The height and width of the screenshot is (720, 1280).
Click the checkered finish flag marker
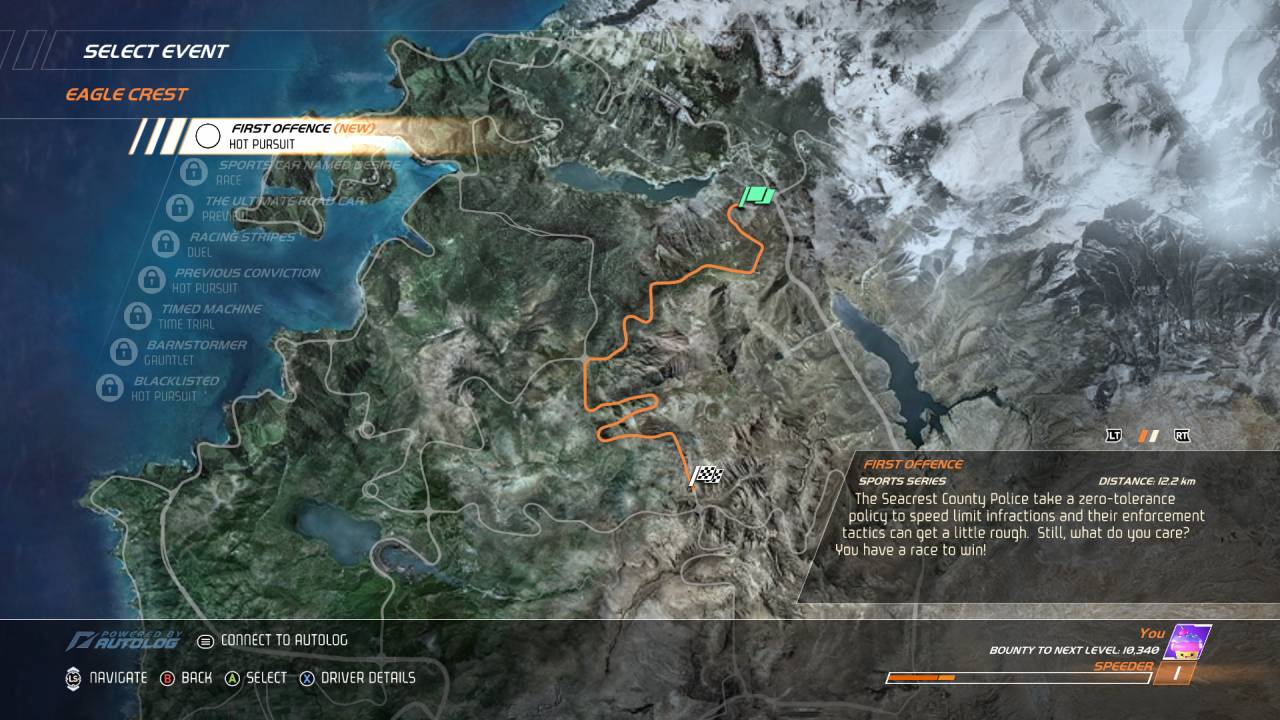pos(706,476)
